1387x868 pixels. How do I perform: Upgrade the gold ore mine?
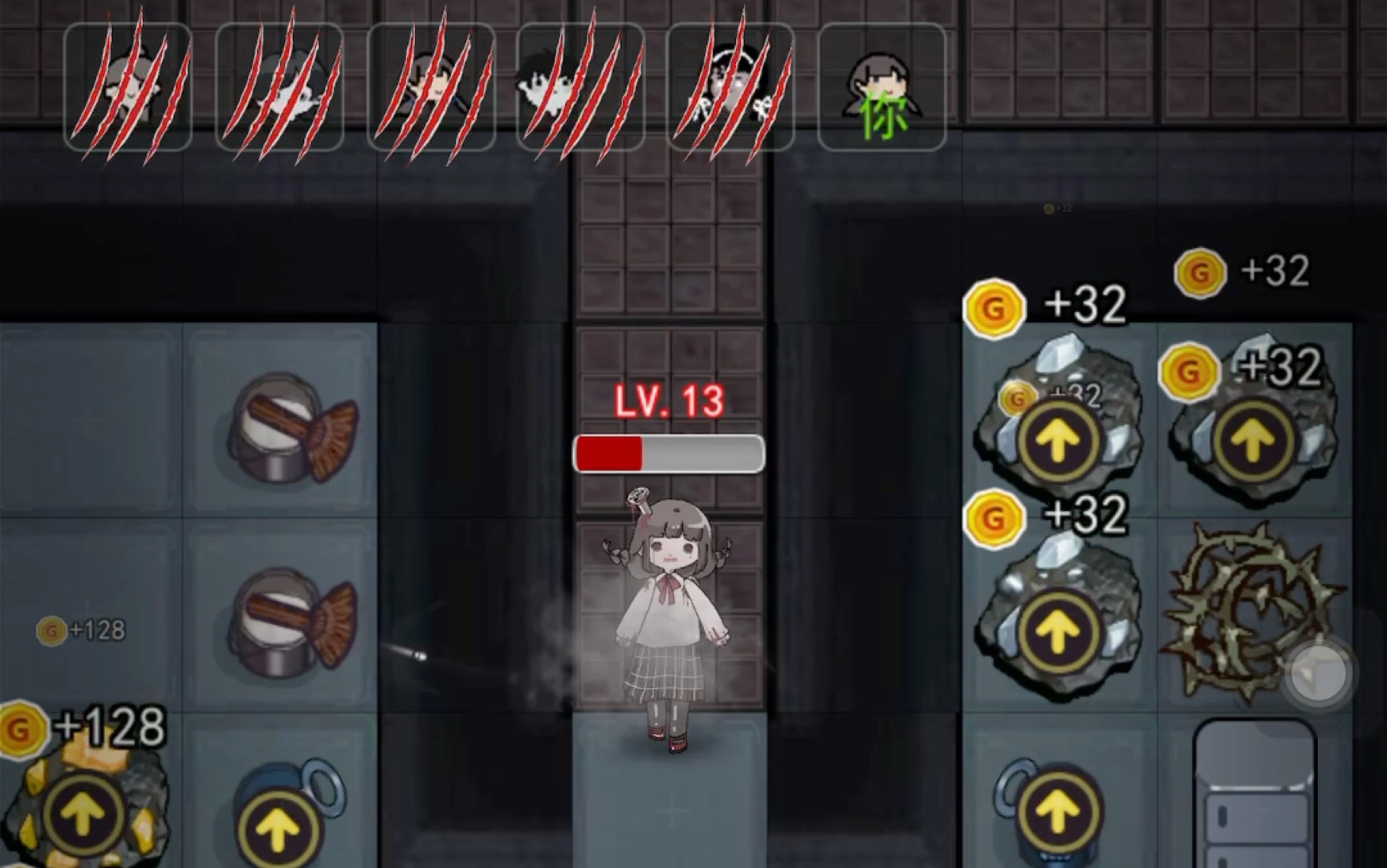(83, 816)
